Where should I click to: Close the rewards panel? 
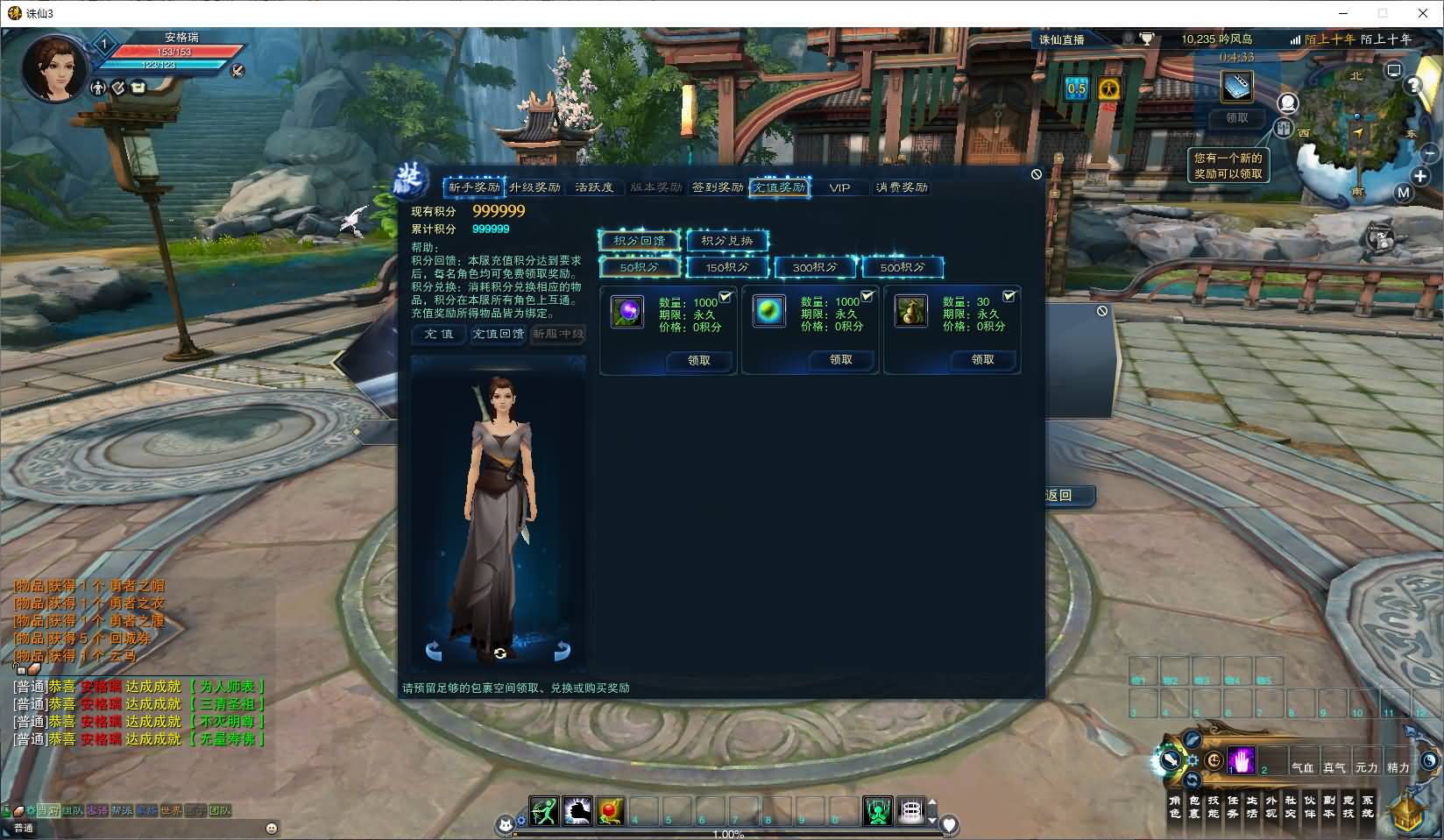pyautogui.click(x=1037, y=174)
